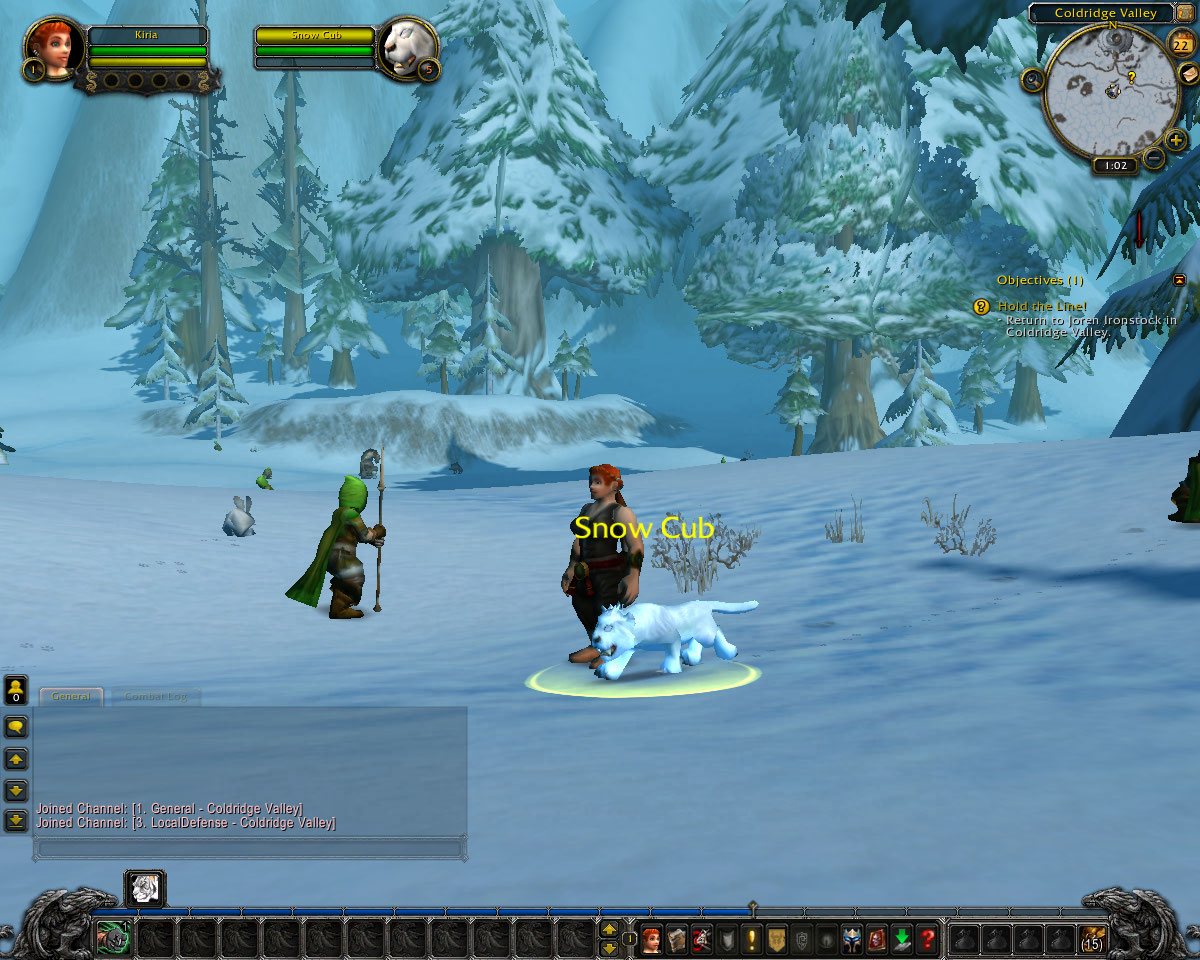Screen dimensions: 1200x960
Task: Open the calendar showing day 22
Action: [1179, 42]
